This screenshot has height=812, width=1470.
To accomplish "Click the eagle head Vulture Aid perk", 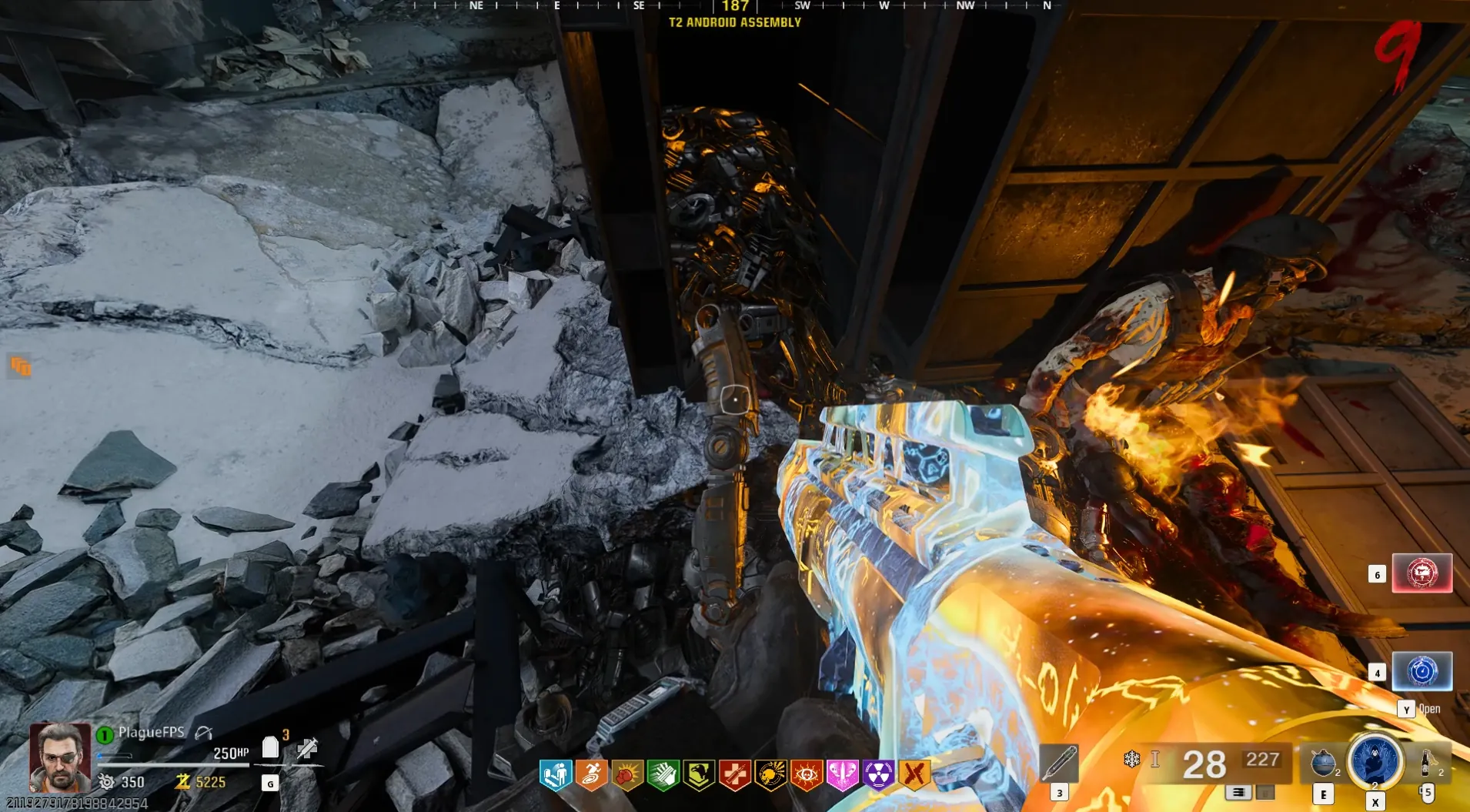I will pyautogui.click(x=699, y=775).
